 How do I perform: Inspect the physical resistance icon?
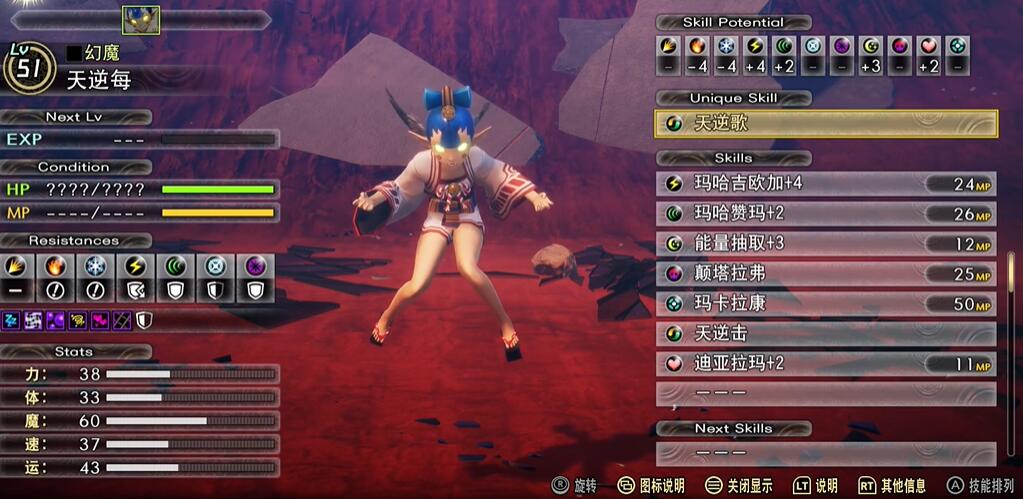pos(17,267)
